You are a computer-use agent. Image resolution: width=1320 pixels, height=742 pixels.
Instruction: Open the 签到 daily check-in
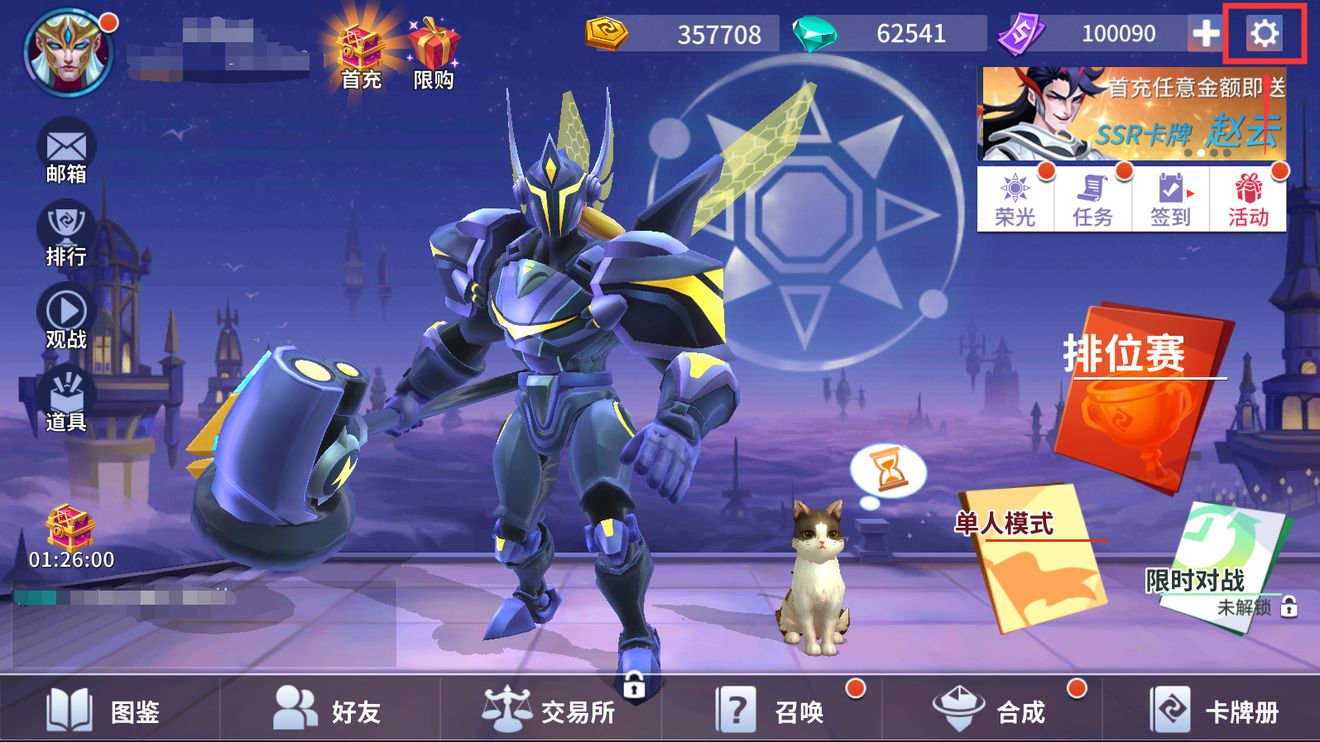coord(1170,199)
